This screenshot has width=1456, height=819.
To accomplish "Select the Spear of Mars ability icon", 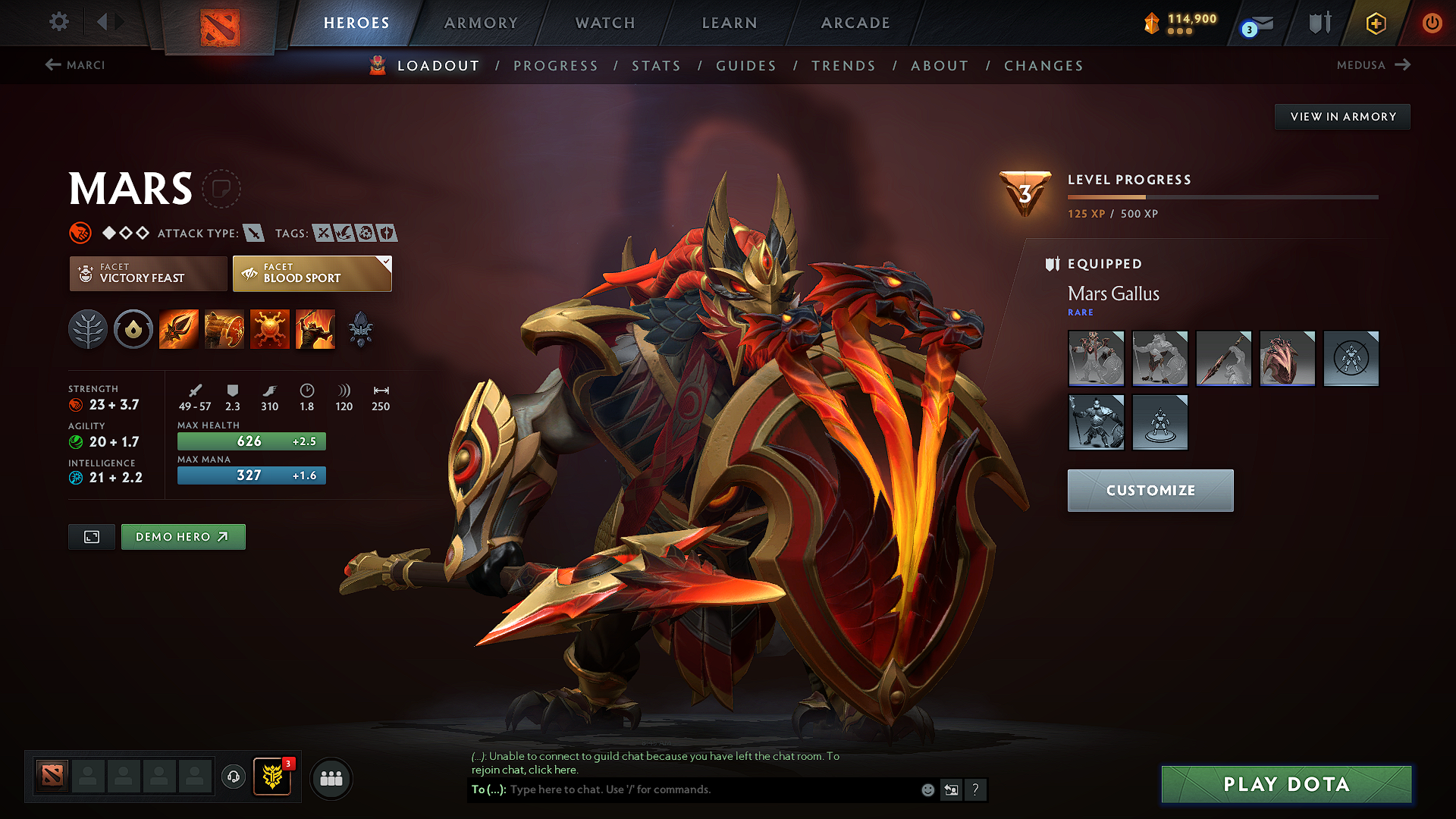I will click(x=179, y=328).
